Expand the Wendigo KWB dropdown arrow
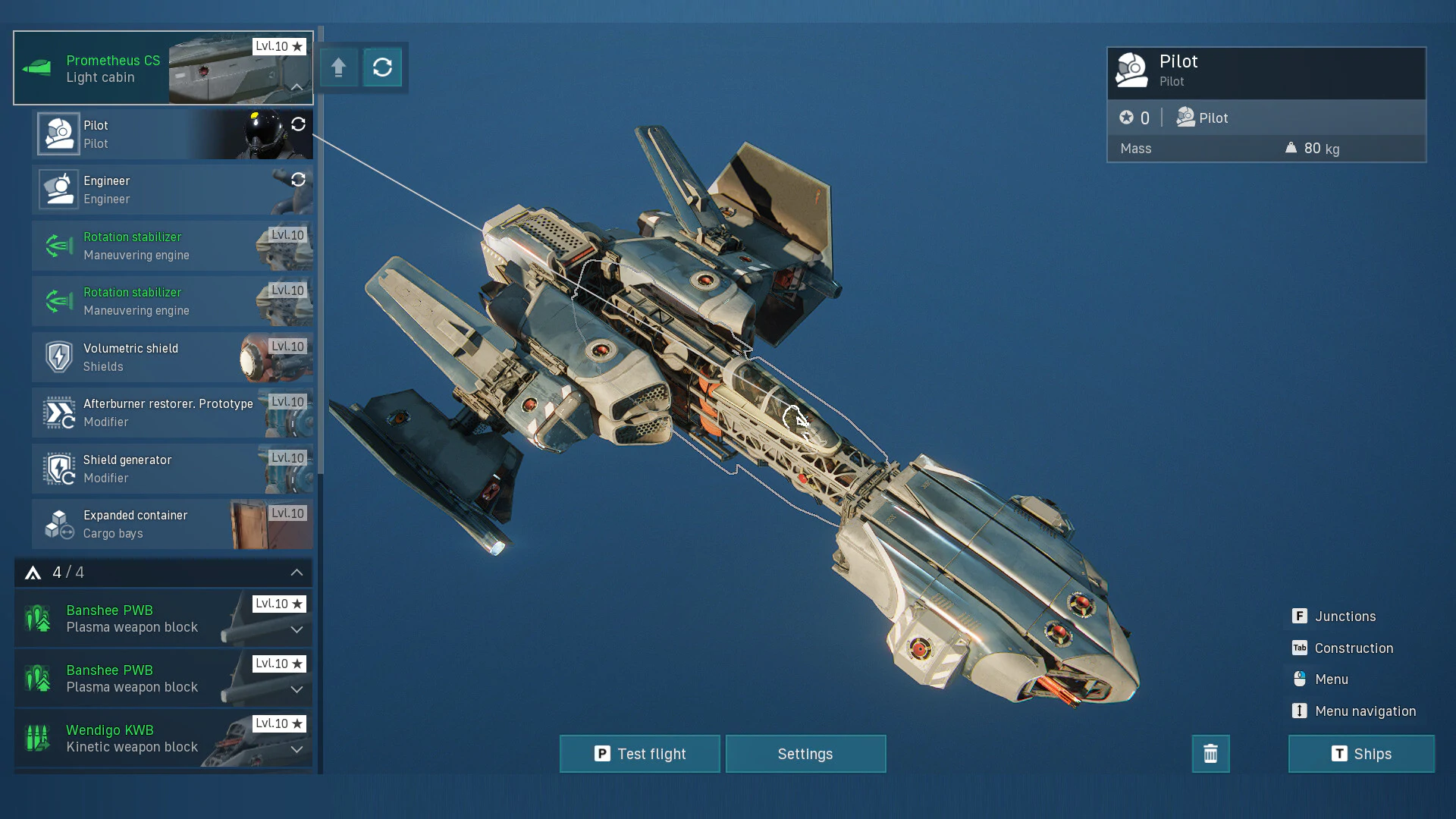 click(x=297, y=749)
